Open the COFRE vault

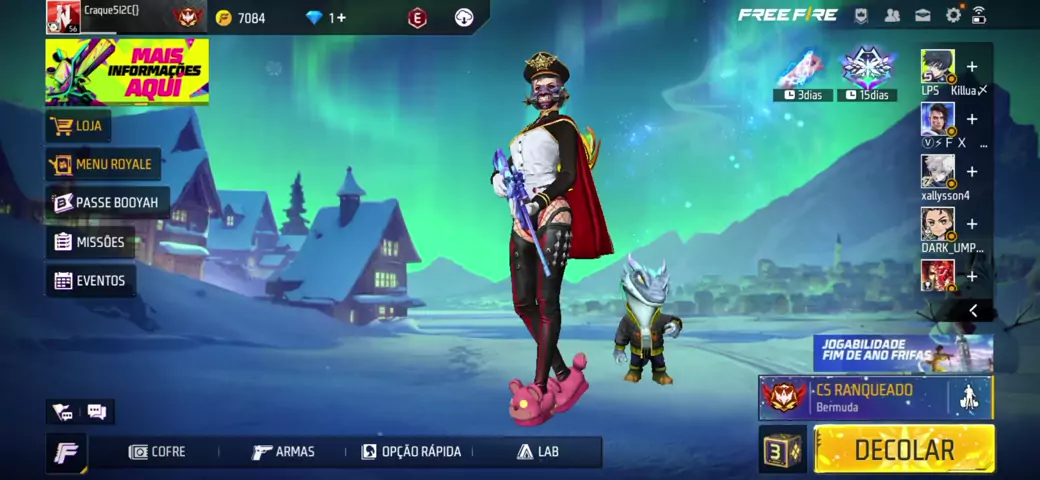point(157,452)
